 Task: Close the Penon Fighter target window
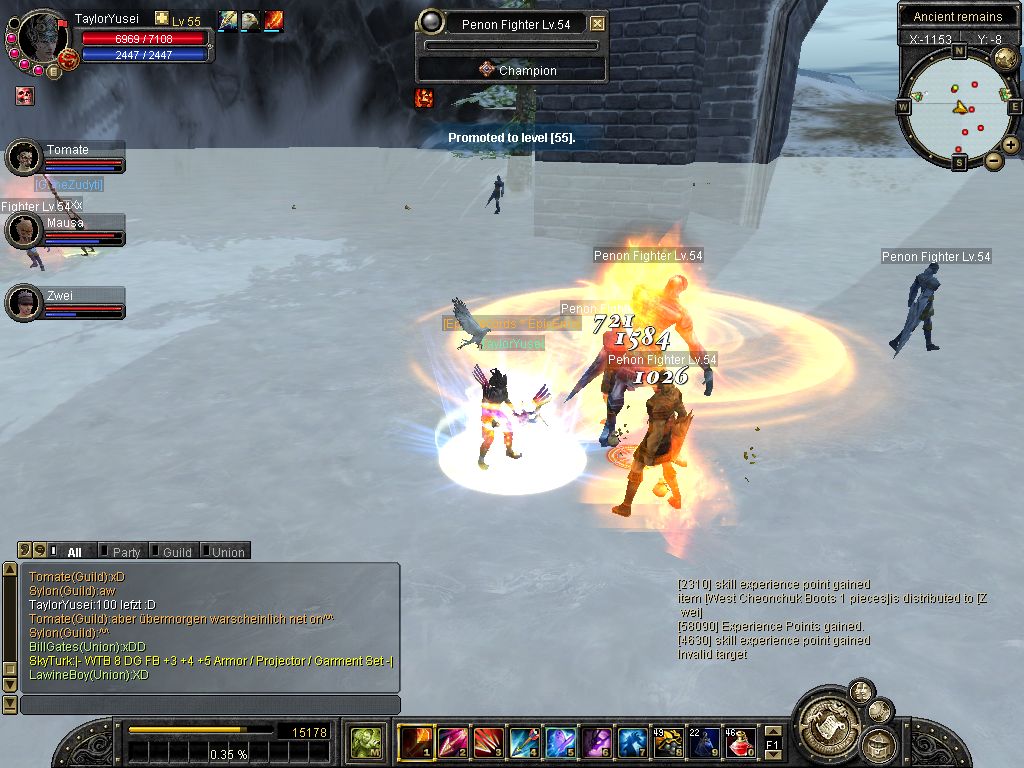tap(597, 24)
